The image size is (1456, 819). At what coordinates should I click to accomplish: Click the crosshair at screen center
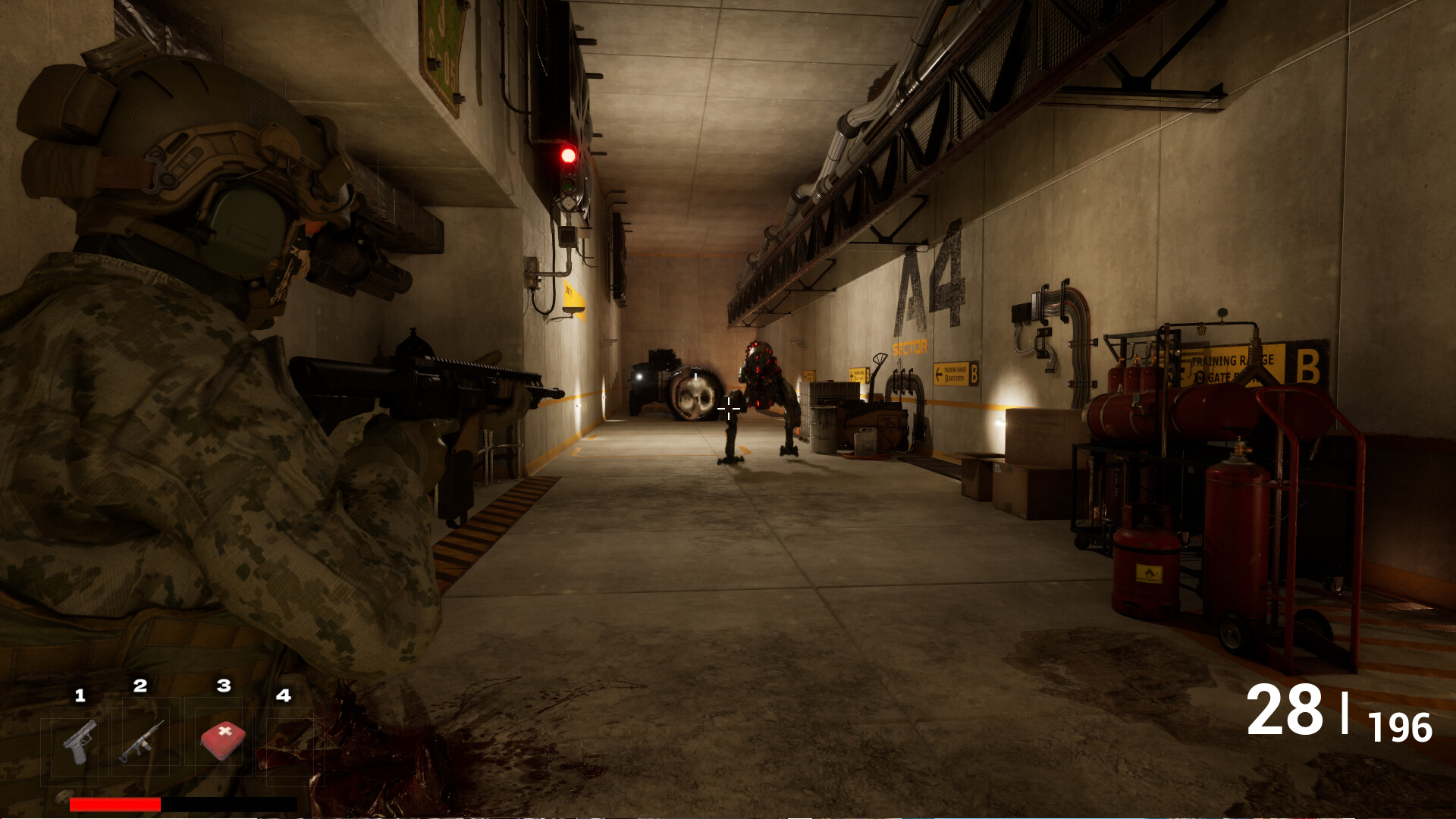coord(728,409)
